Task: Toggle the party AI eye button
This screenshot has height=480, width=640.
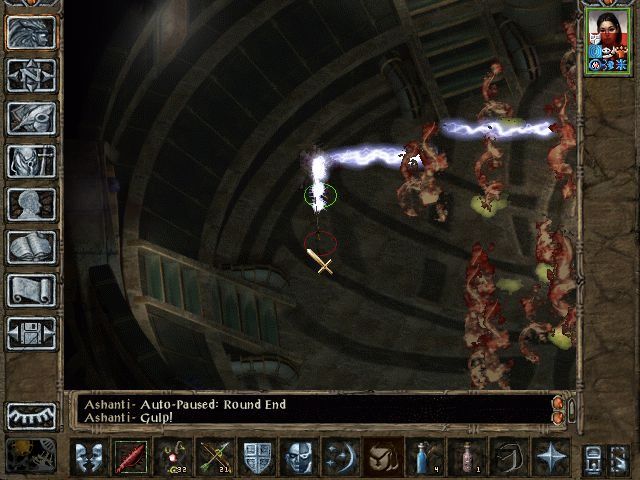Action: (x=31, y=415)
